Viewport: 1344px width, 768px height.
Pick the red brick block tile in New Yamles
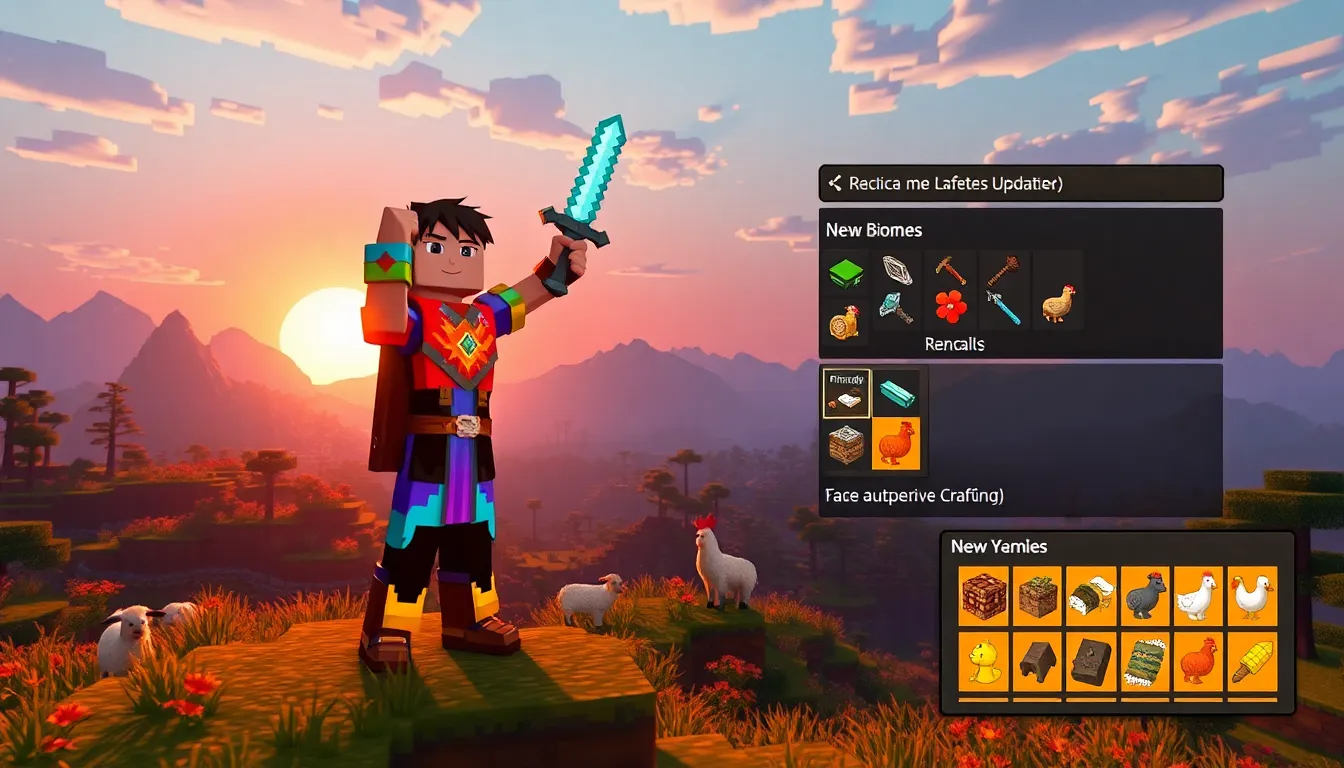coord(984,597)
